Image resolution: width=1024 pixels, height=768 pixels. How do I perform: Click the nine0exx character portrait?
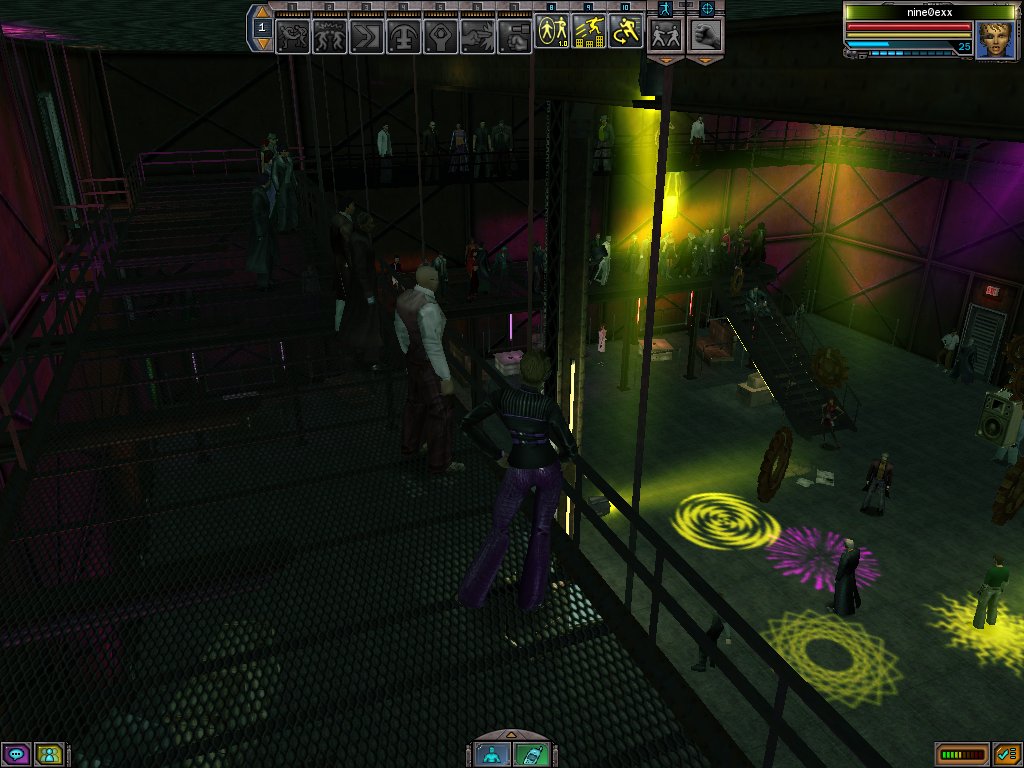pyautogui.click(x=995, y=40)
